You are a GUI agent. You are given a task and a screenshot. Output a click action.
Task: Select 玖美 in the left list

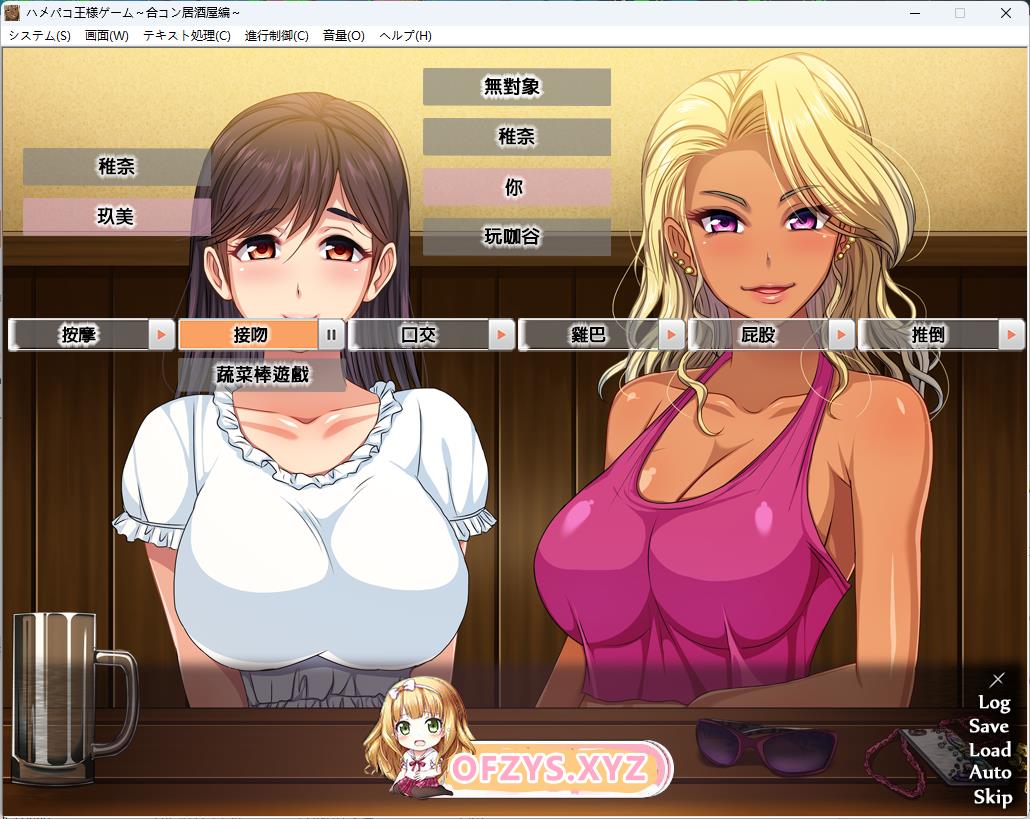[x=116, y=216]
